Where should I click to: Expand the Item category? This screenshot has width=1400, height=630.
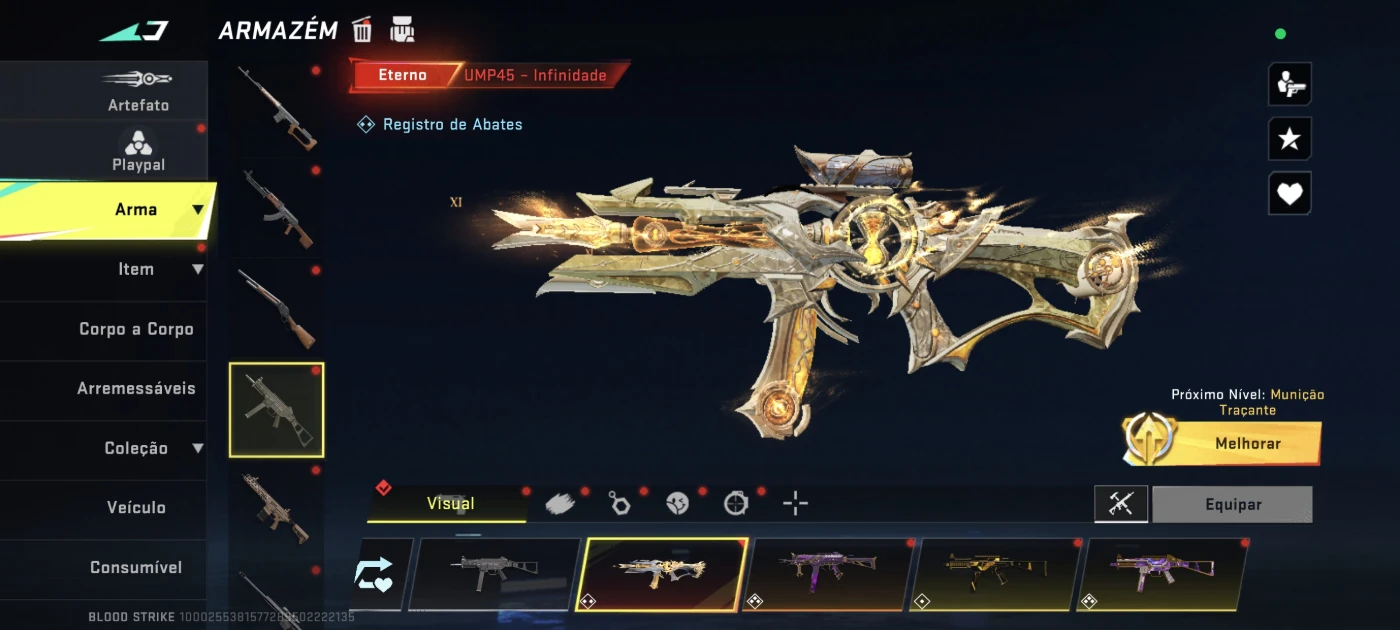(137, 269)
